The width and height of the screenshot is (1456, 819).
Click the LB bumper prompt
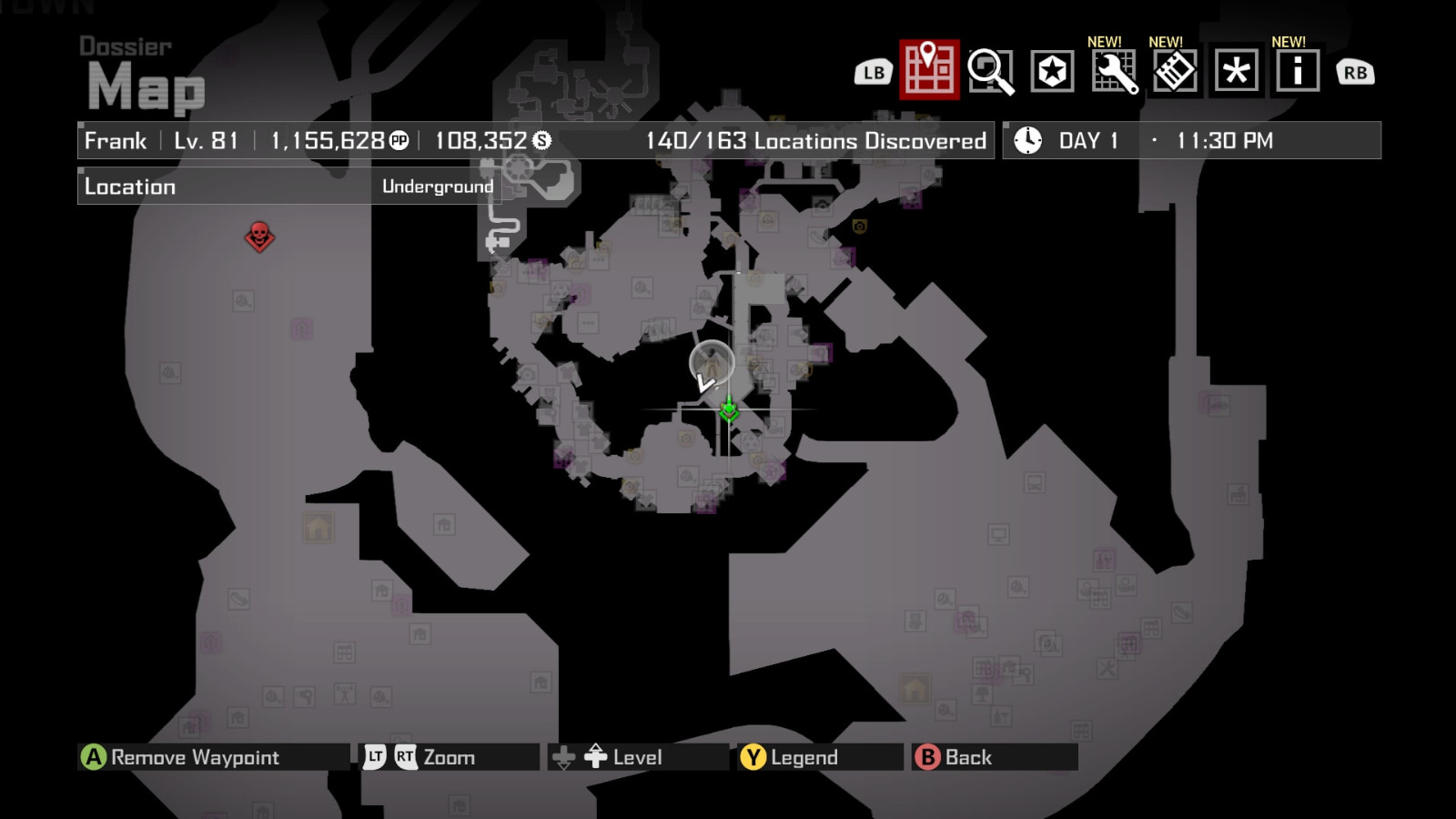tap(872, 72)
